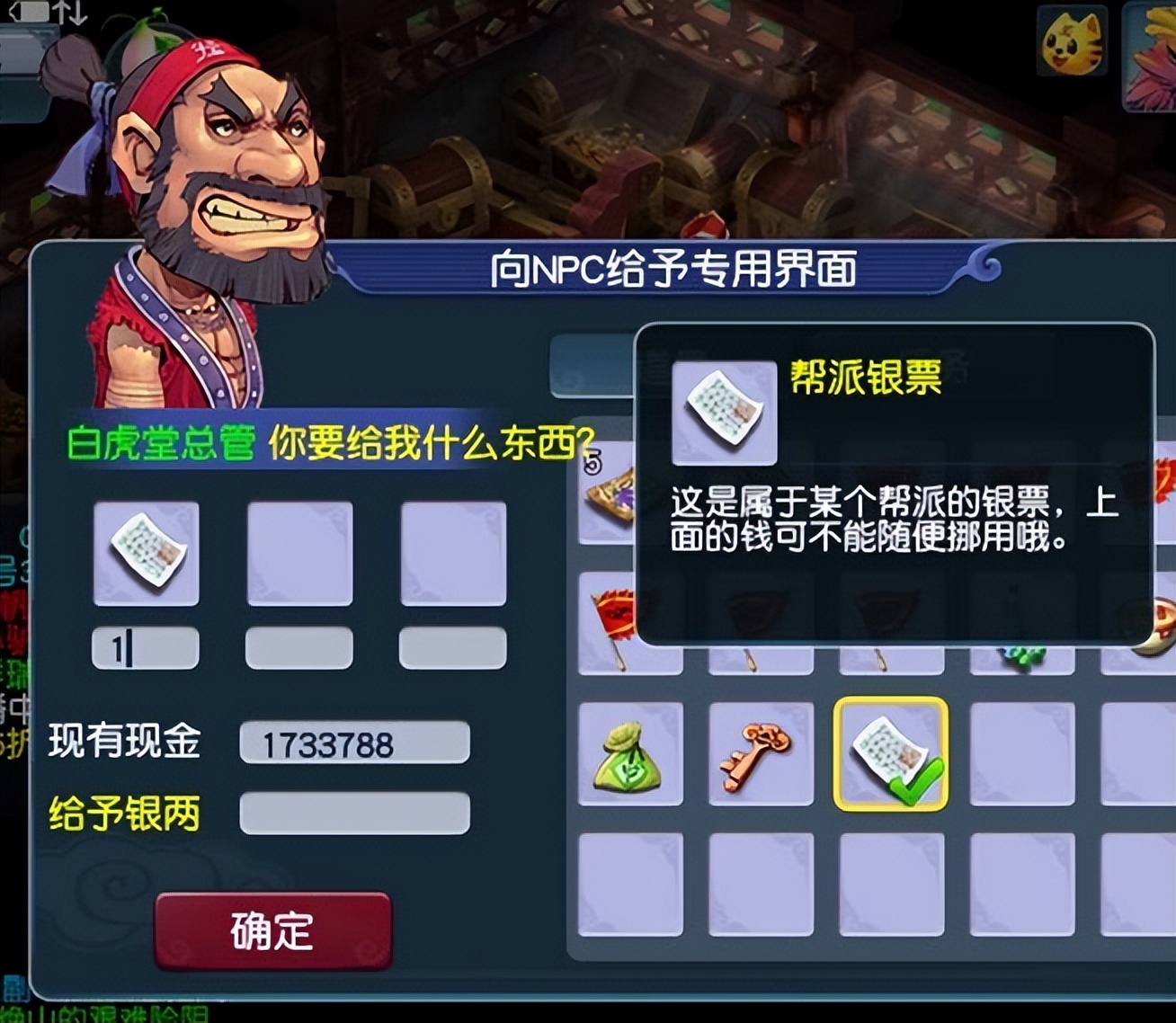Viewport: 1176px width, 1023px height.
Task: Deselect the checked 帮派银票 in the inventory grid
Action: point(890,755)
